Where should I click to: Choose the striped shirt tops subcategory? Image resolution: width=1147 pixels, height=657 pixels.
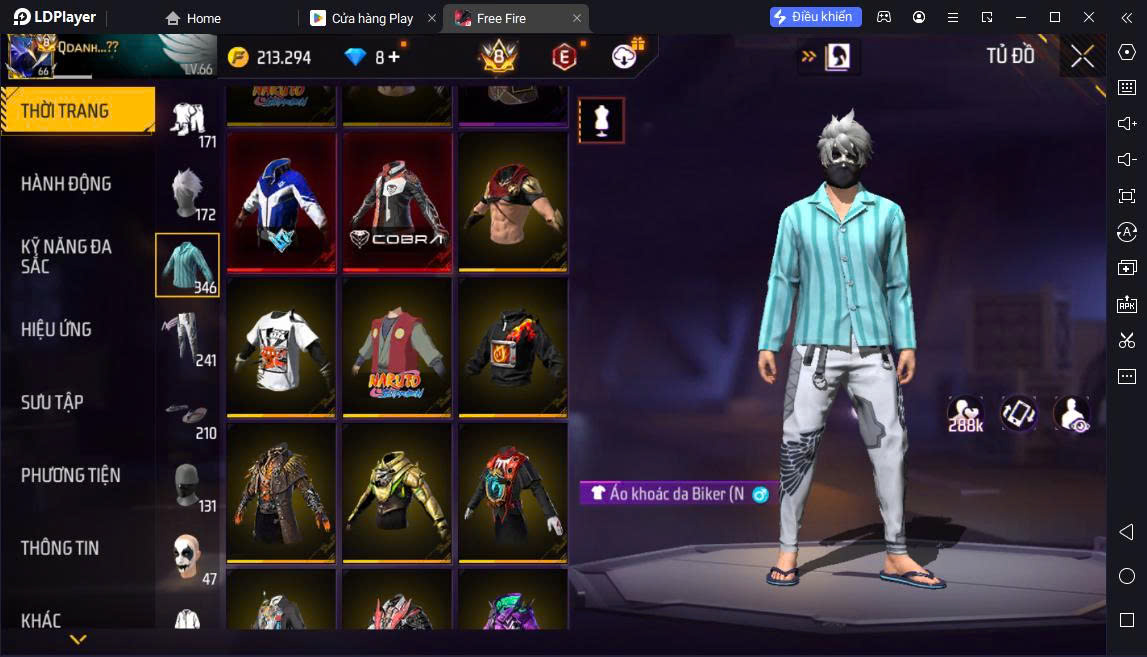(187, 265)
